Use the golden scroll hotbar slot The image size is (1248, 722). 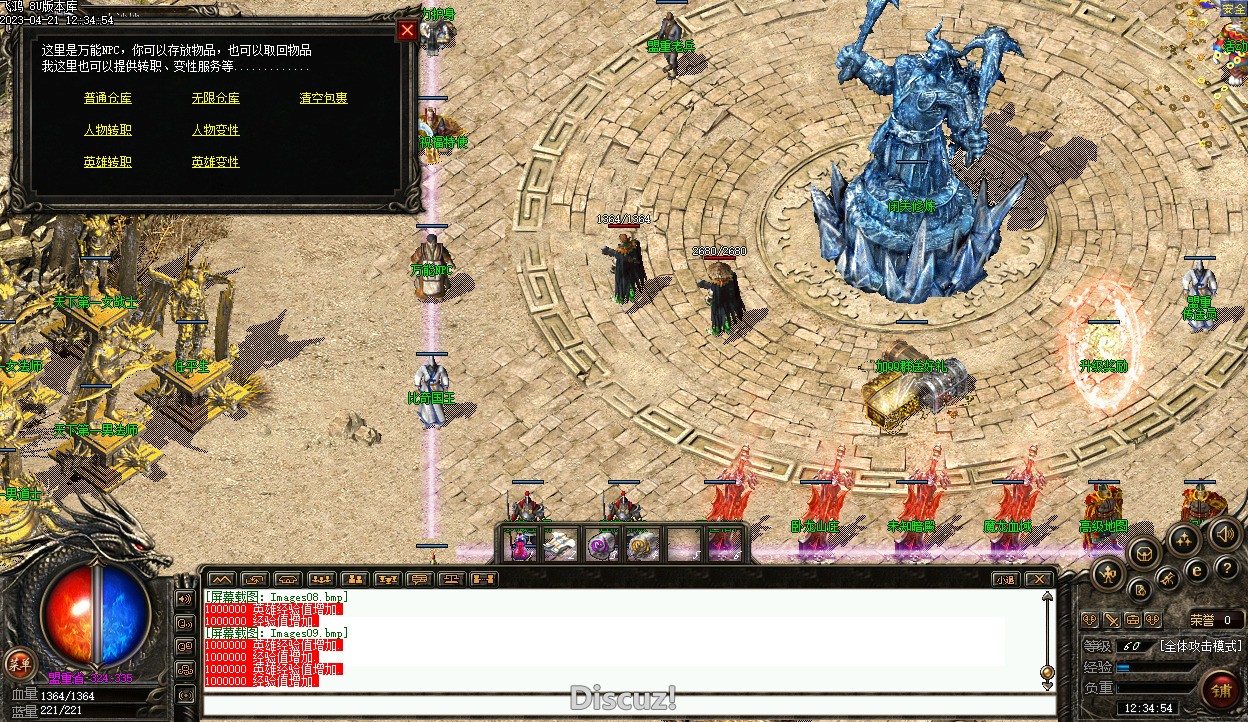click(x=643, y=545)
